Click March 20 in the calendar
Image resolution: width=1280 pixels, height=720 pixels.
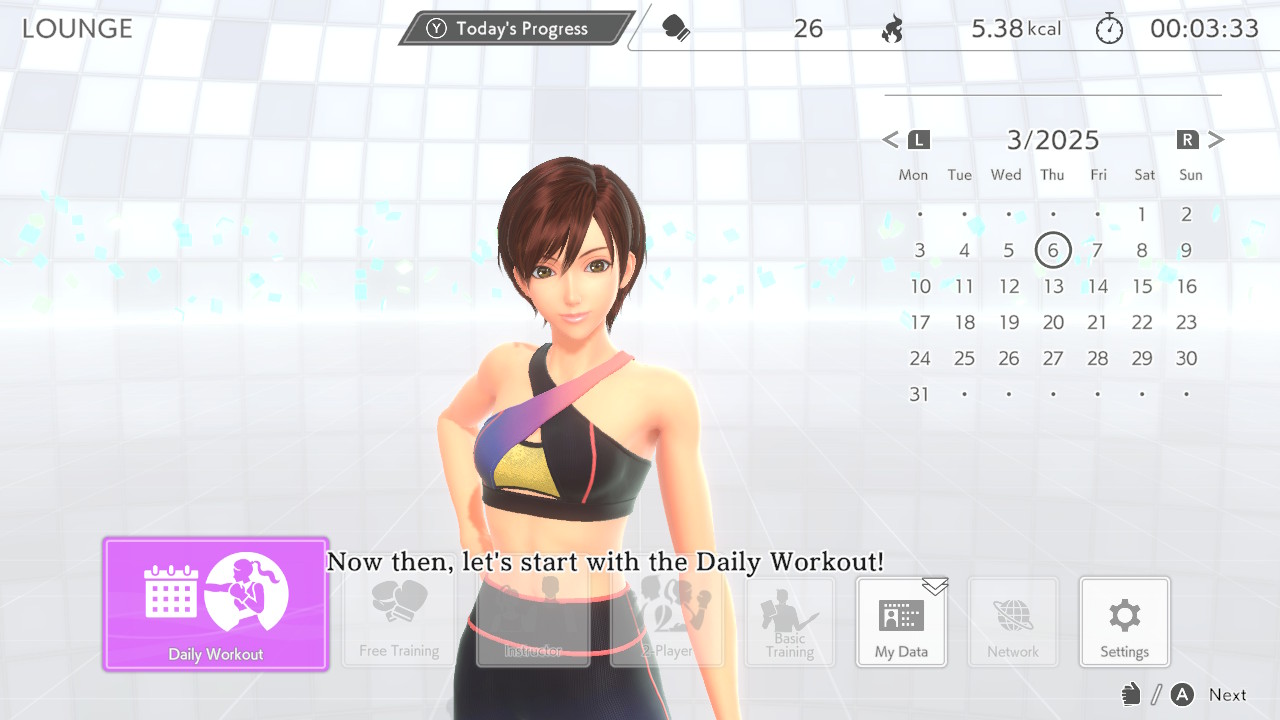coord(1053,323)
